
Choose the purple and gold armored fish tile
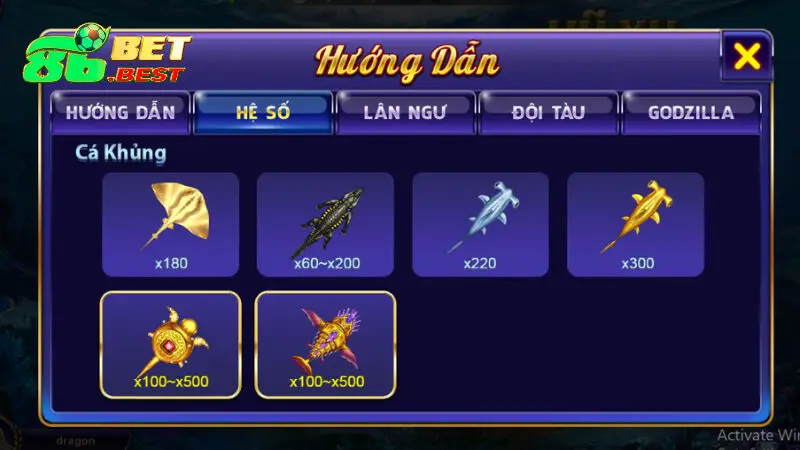[326, 344]
